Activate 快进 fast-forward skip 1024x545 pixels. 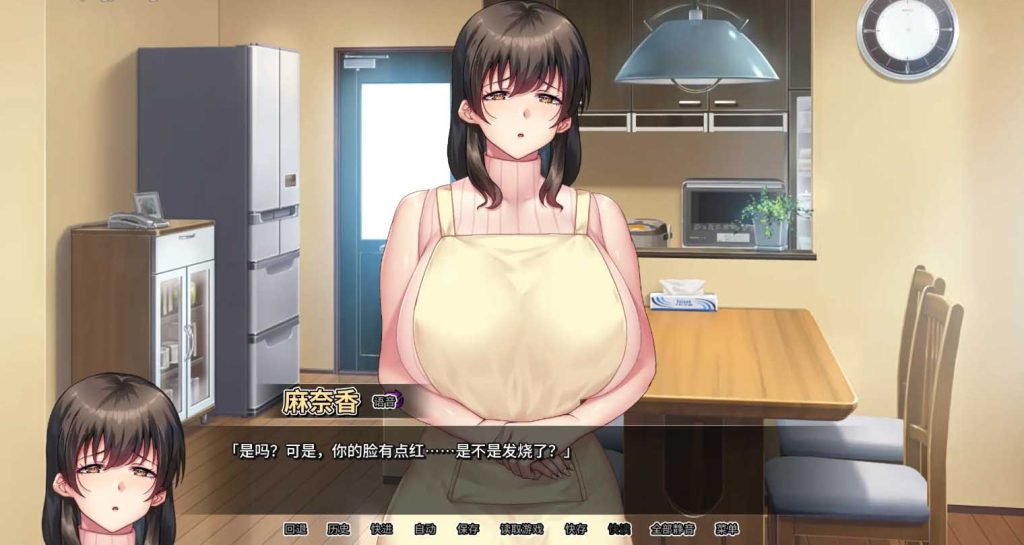pyautogui.click(x=381, y=529)
